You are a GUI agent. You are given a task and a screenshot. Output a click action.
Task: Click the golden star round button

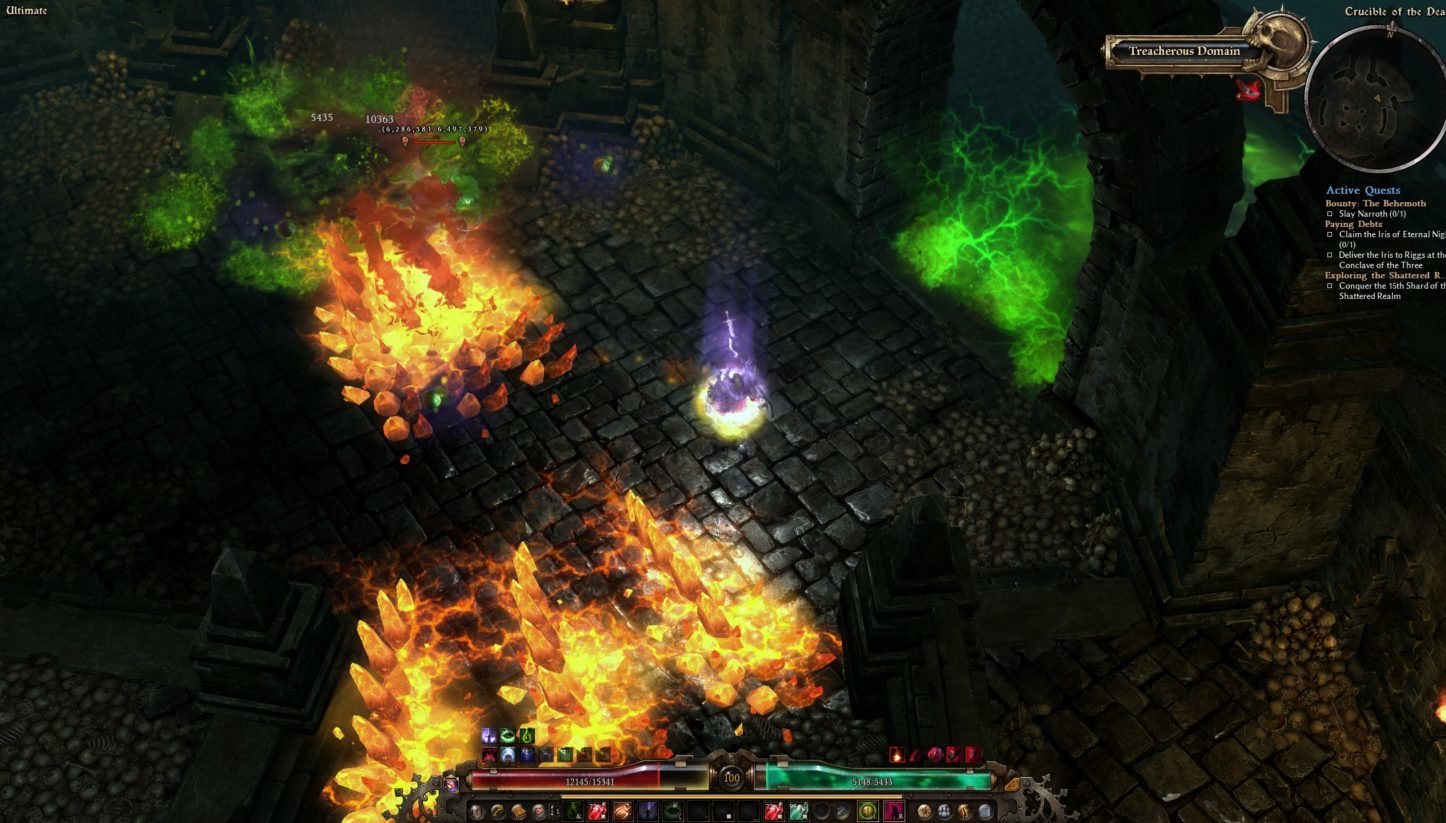[924, 811]
